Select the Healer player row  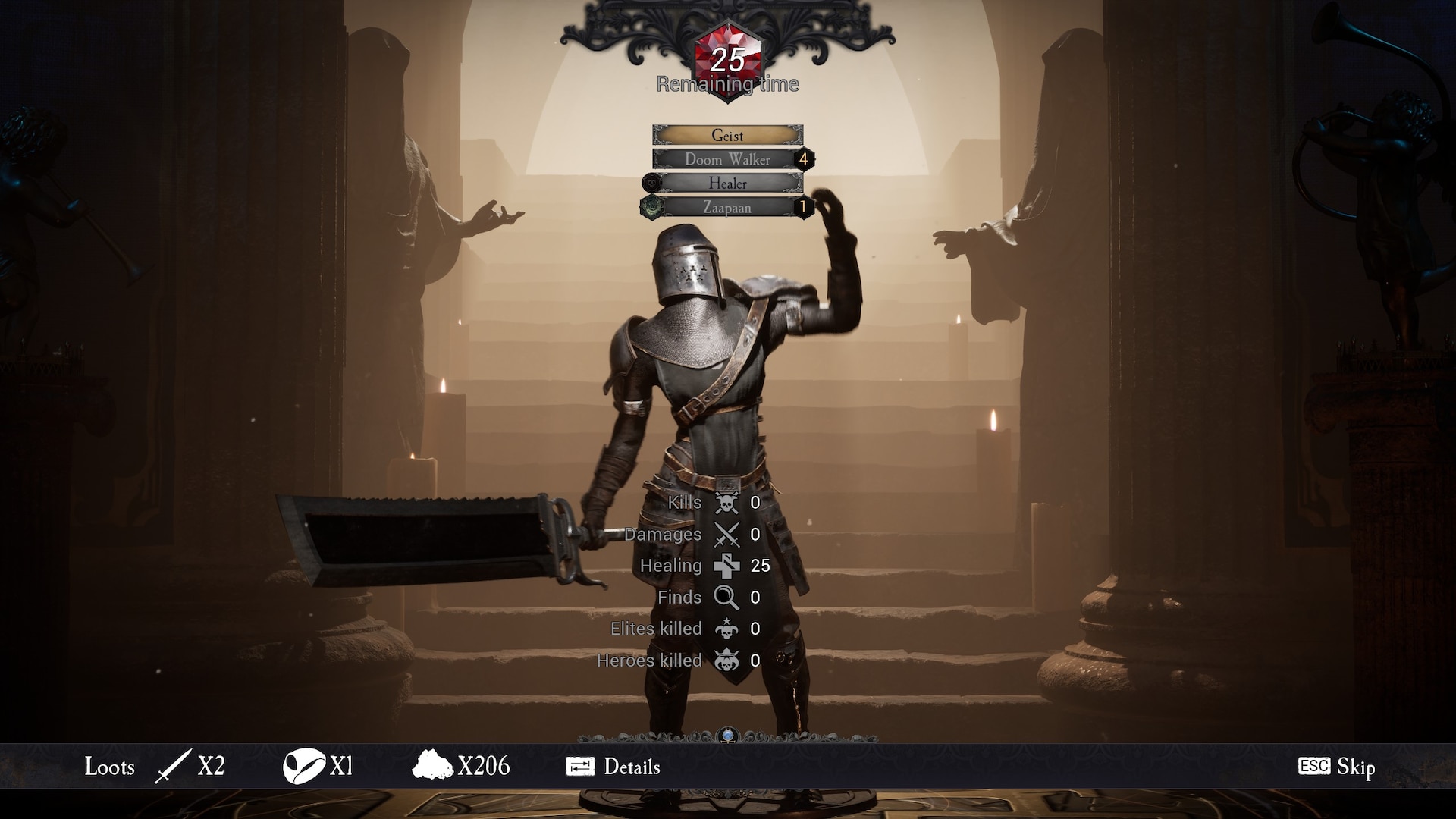(x=727, y=183)
